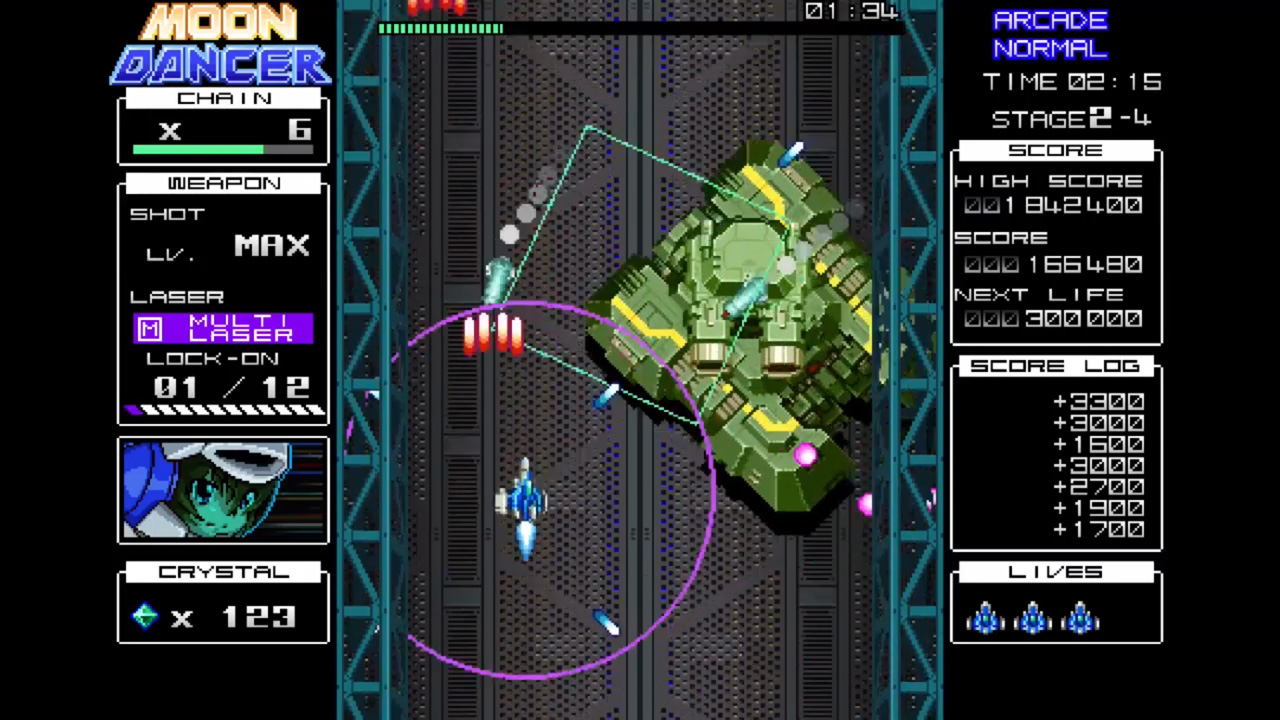The image size is (1280, 720).
Task: Select the pilot character portrait
Action: pos(222,490)
